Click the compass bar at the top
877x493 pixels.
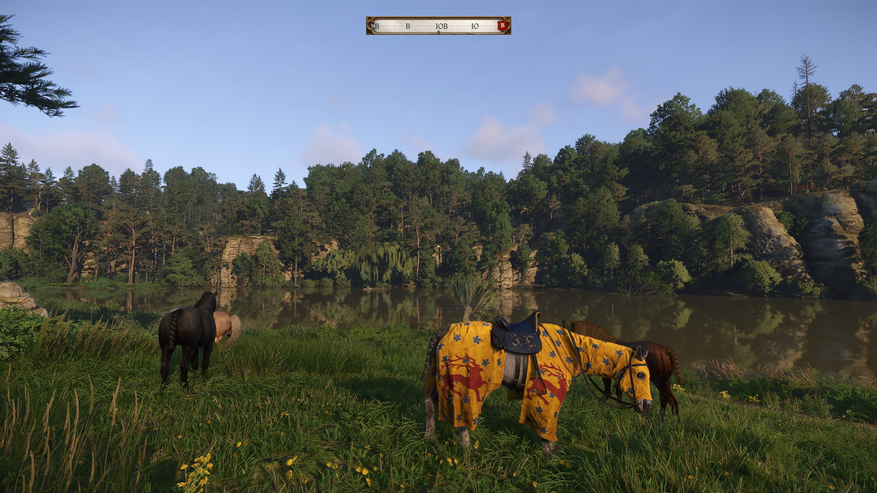click(x=438, y=26)
